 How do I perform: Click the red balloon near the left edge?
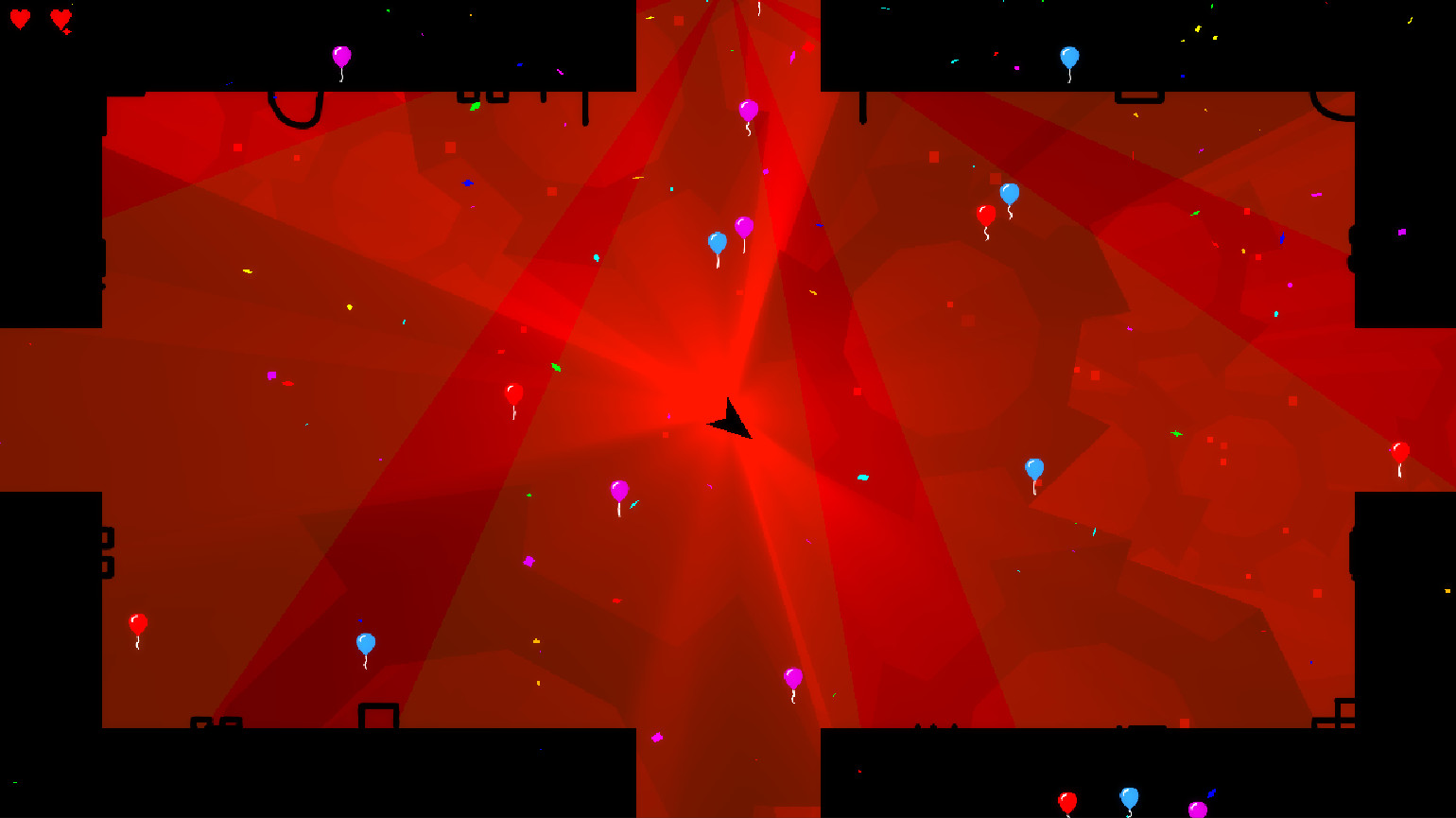(136, 622)
